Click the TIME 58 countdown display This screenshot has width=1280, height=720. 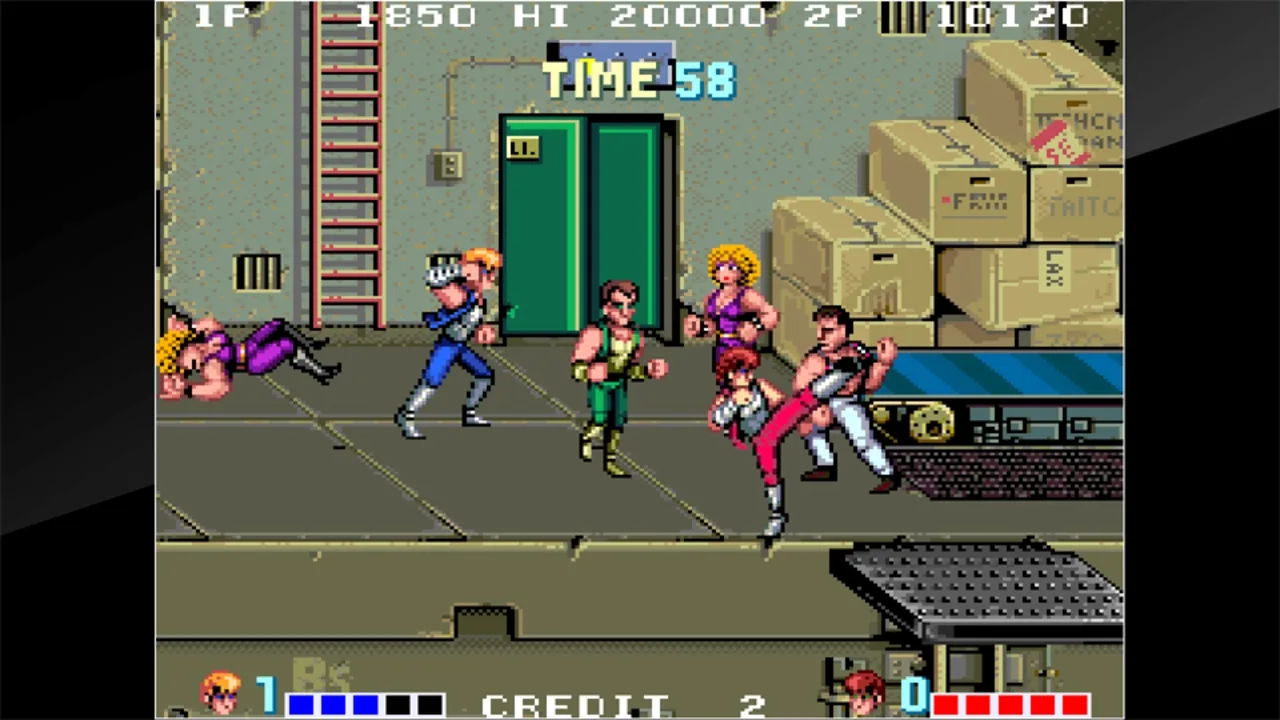[x=640, y=80]
